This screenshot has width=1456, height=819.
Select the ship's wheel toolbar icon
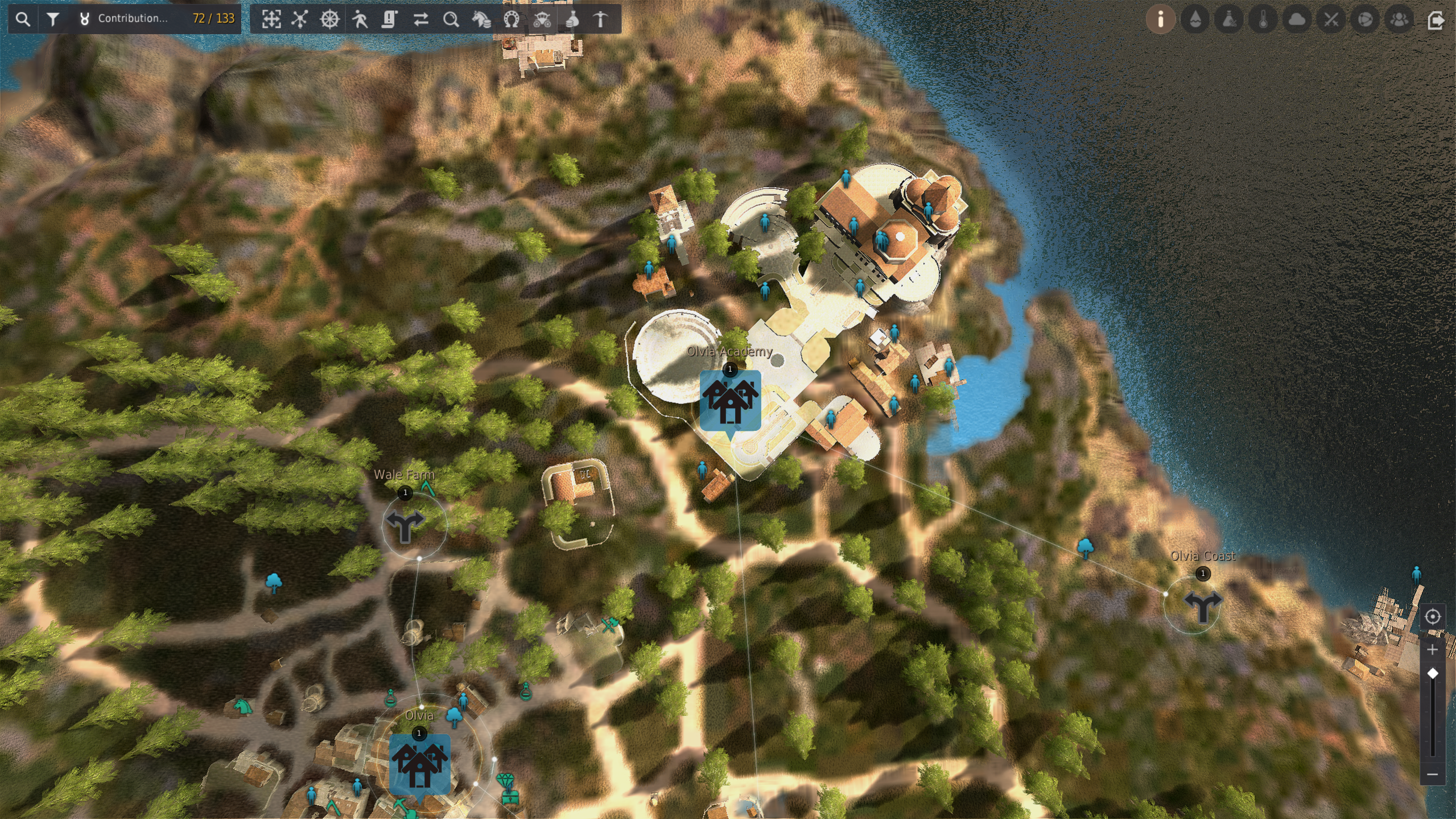(x=330, y=19)
